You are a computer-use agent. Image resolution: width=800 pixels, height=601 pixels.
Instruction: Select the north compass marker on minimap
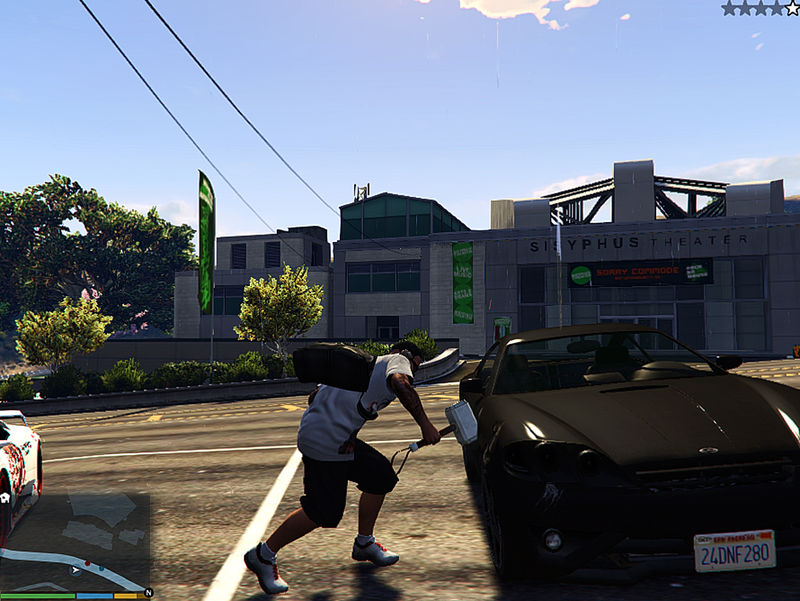pos(148,593)
